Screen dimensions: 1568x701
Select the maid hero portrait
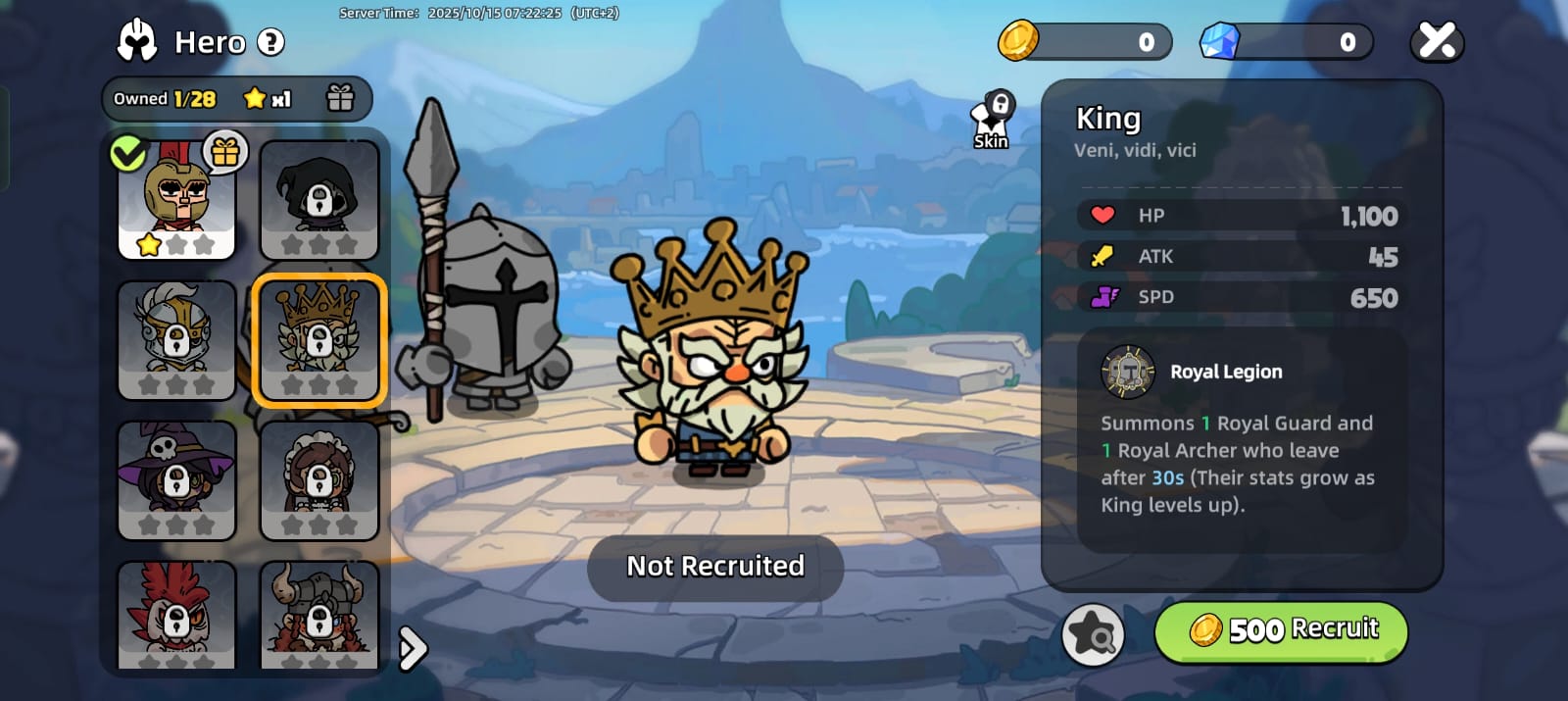coord(318,480)
